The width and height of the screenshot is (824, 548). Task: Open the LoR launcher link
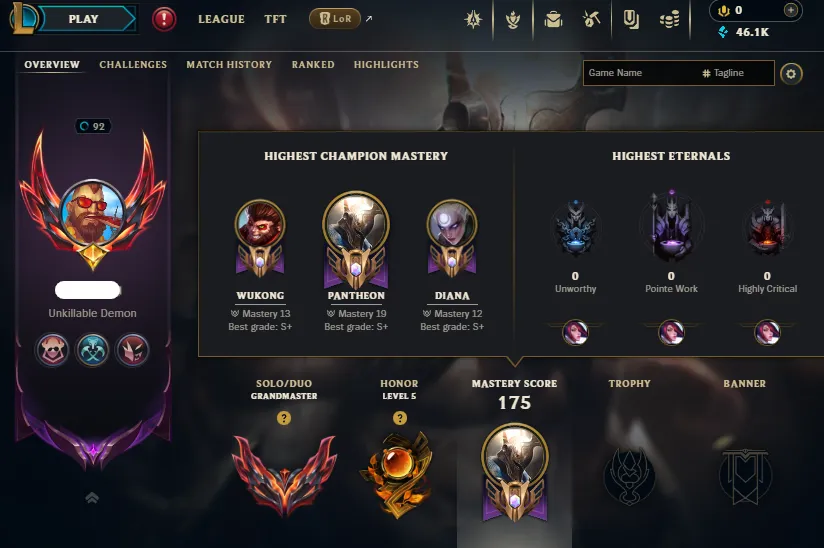(x=335, y=19)
